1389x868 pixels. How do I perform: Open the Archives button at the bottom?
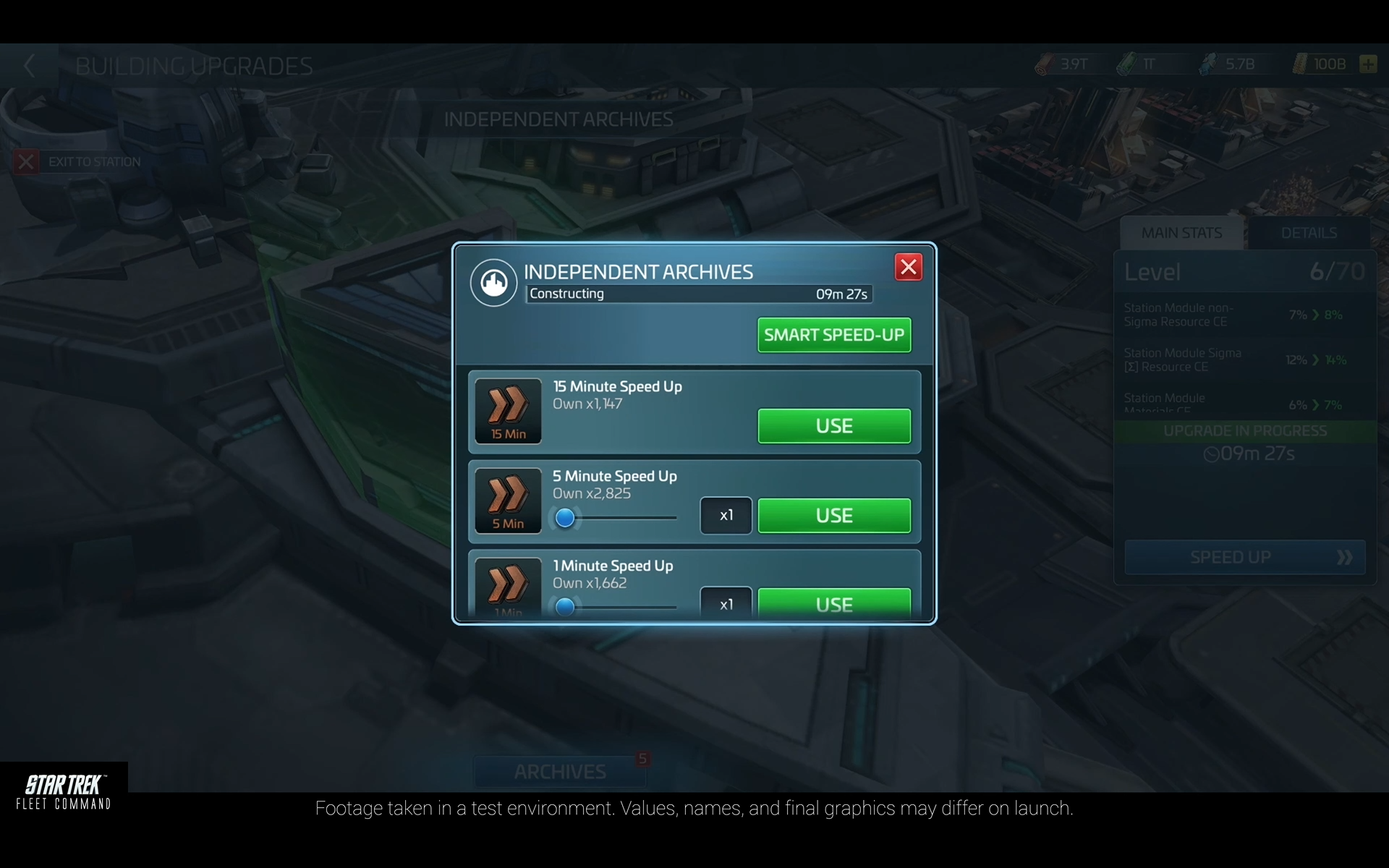click(559, 772)
